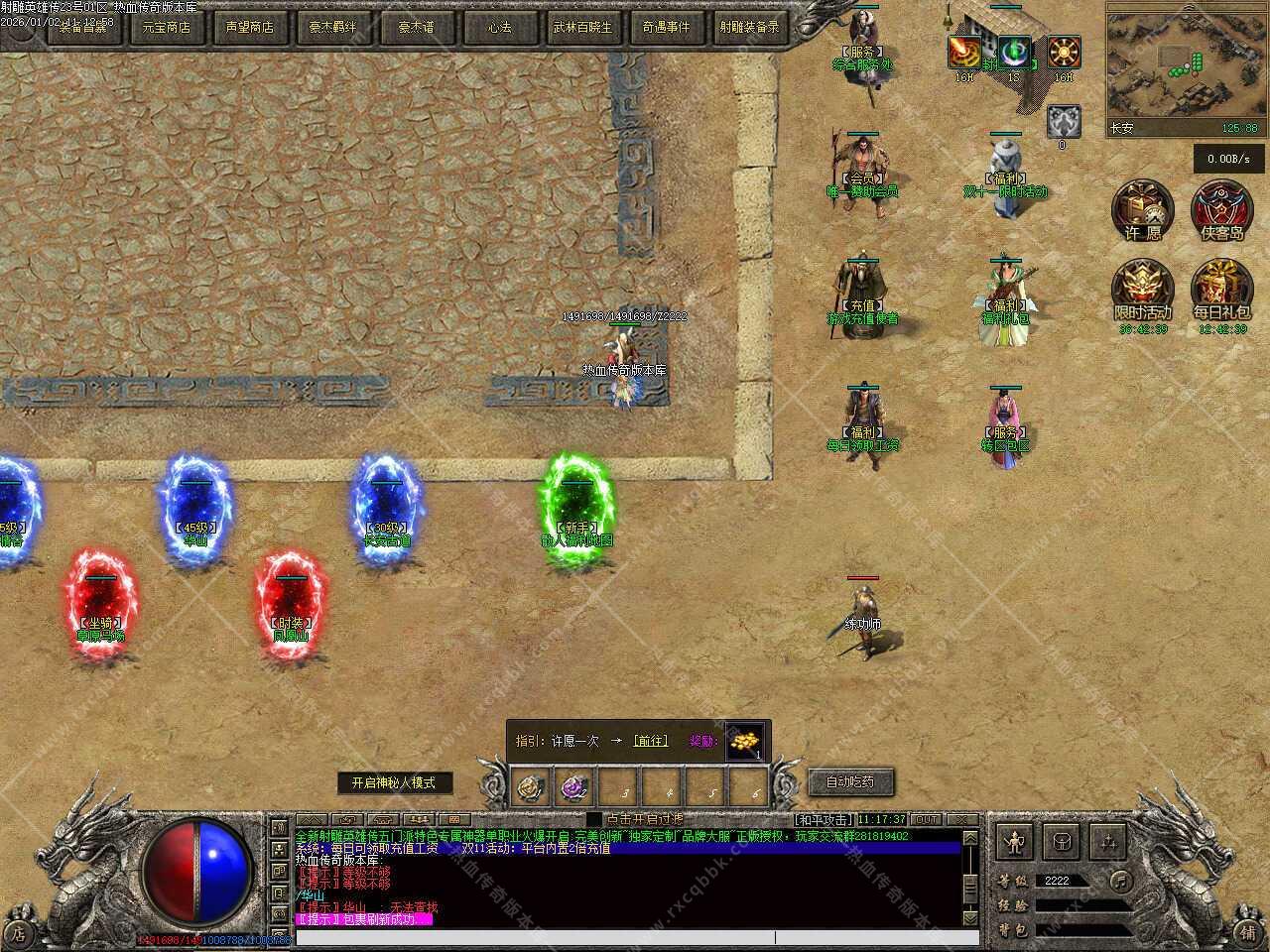Follow the 前往 link in quest guide
This screenshot has width=1270, height=952.
[x=651, y=741]
